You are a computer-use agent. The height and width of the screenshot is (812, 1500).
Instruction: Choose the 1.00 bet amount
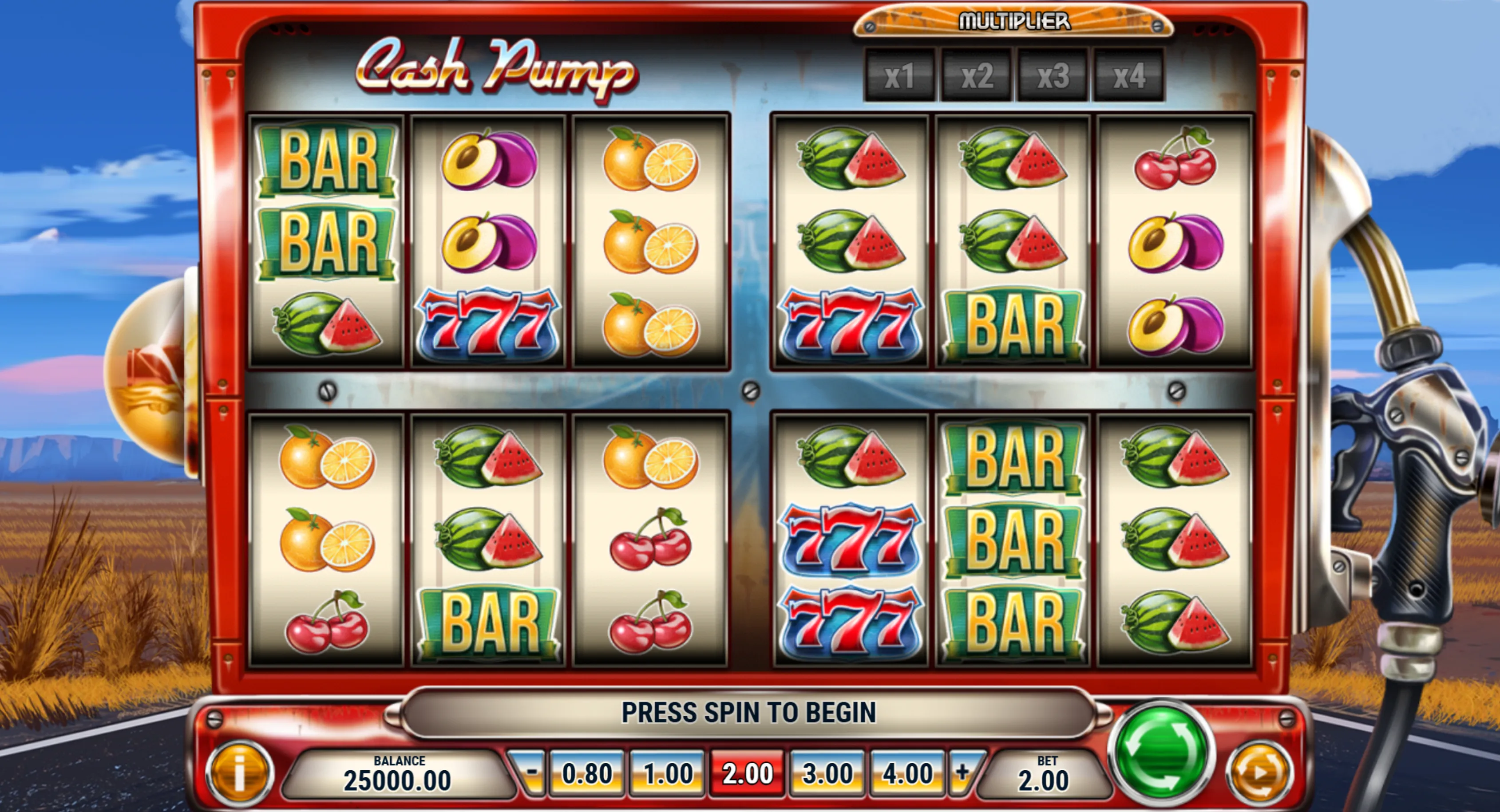click(667, 773)
